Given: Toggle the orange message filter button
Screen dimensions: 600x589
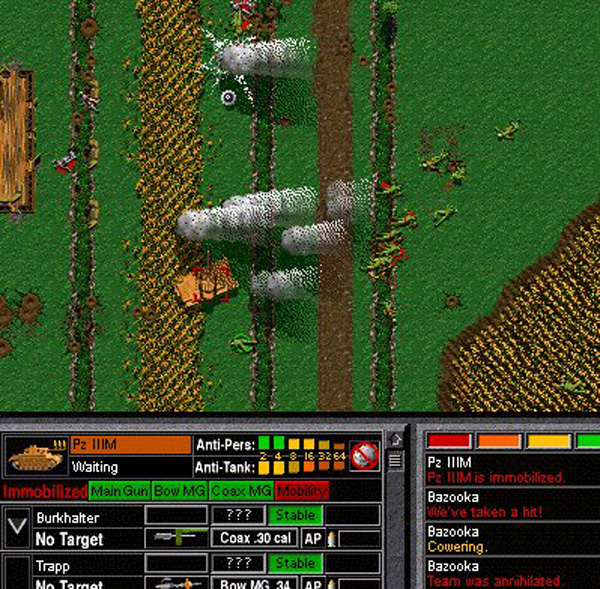Looking at the screenshot, I should click(x=499, y=441).
